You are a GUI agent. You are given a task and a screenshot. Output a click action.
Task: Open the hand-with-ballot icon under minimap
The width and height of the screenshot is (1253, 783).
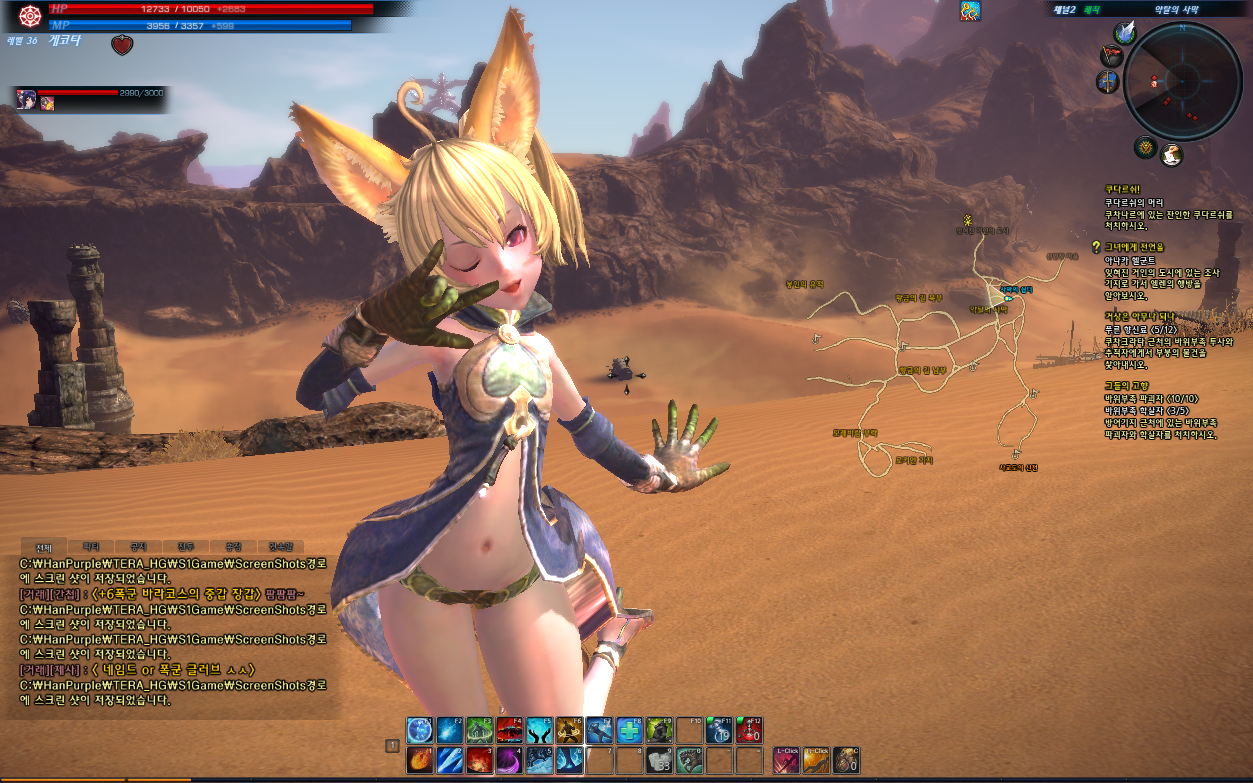1171,154
